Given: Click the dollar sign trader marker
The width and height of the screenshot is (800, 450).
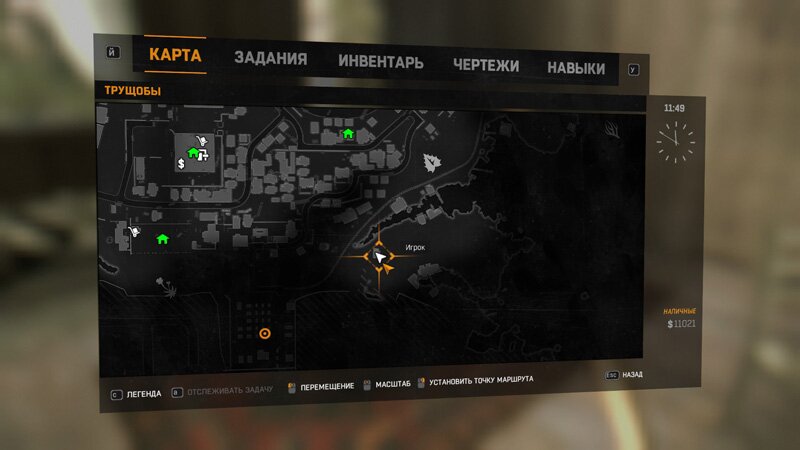Looking at the screenshot, I should (181, 162).
